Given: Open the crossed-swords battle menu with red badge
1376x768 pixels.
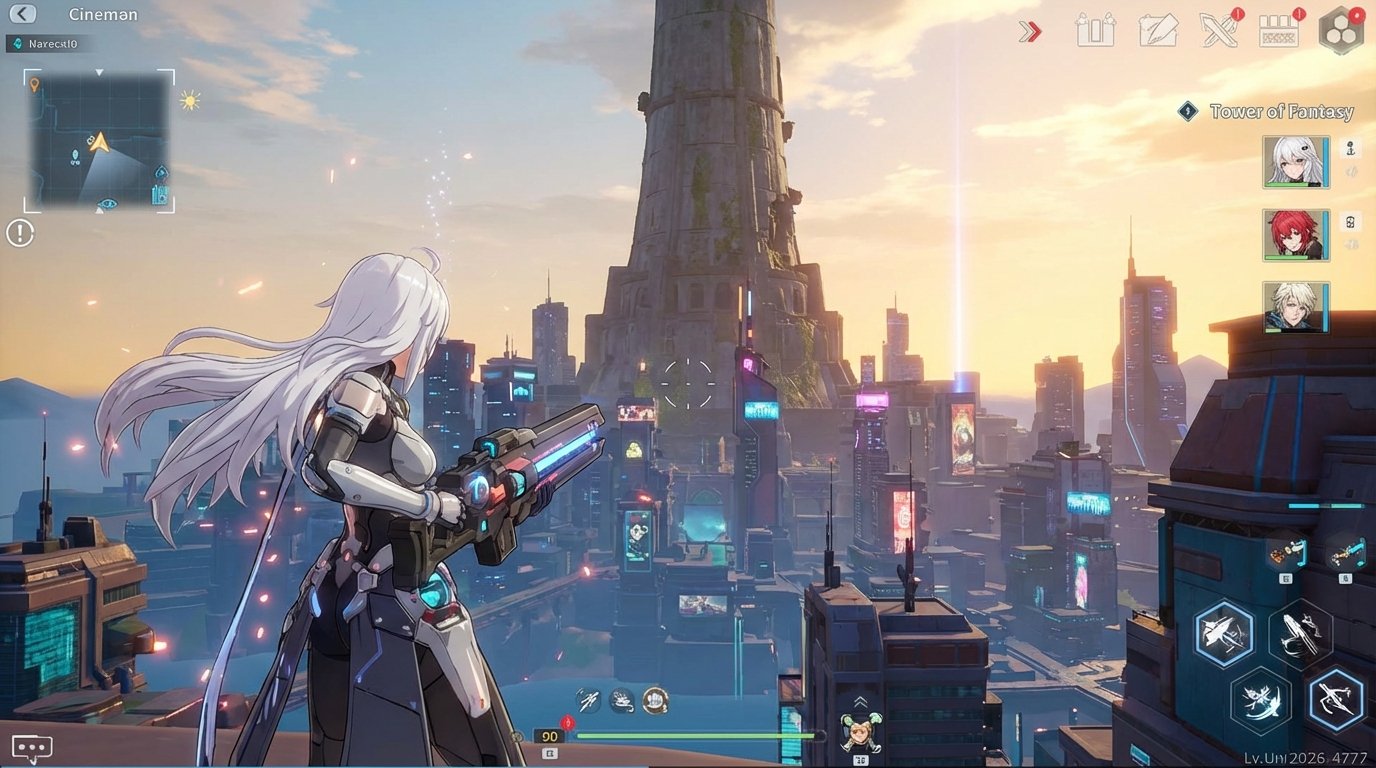Looking at the screenshot, I should tap(1218, 30).
